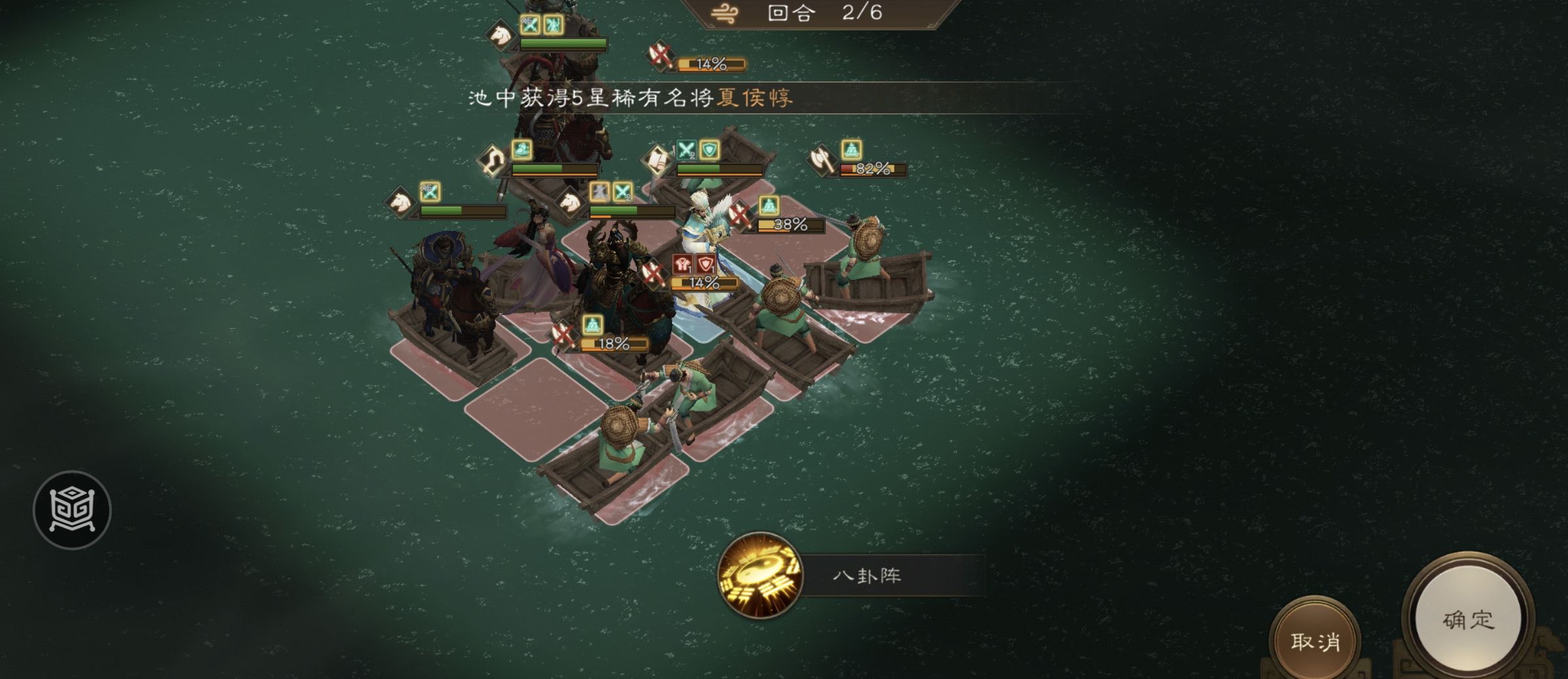Image resolution: width=1568 pixels, height=679 pixels.
Task: Toggle the teal shield buff beside the sword icon
Action: click(x=711, y=151)
